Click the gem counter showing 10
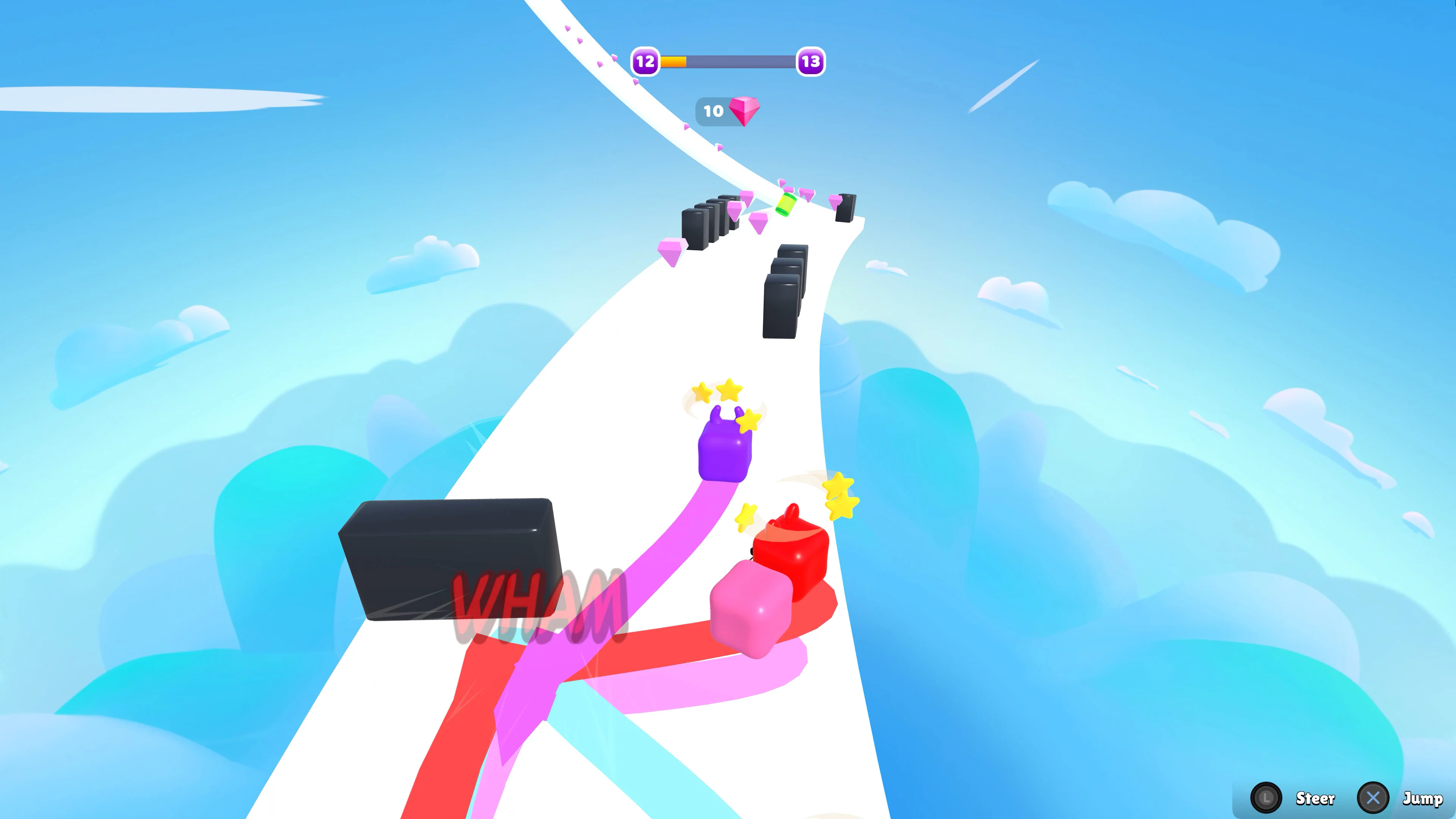The width and height of the screenshot is (1456, 819). pyautogui.click(x=713, y=111)
